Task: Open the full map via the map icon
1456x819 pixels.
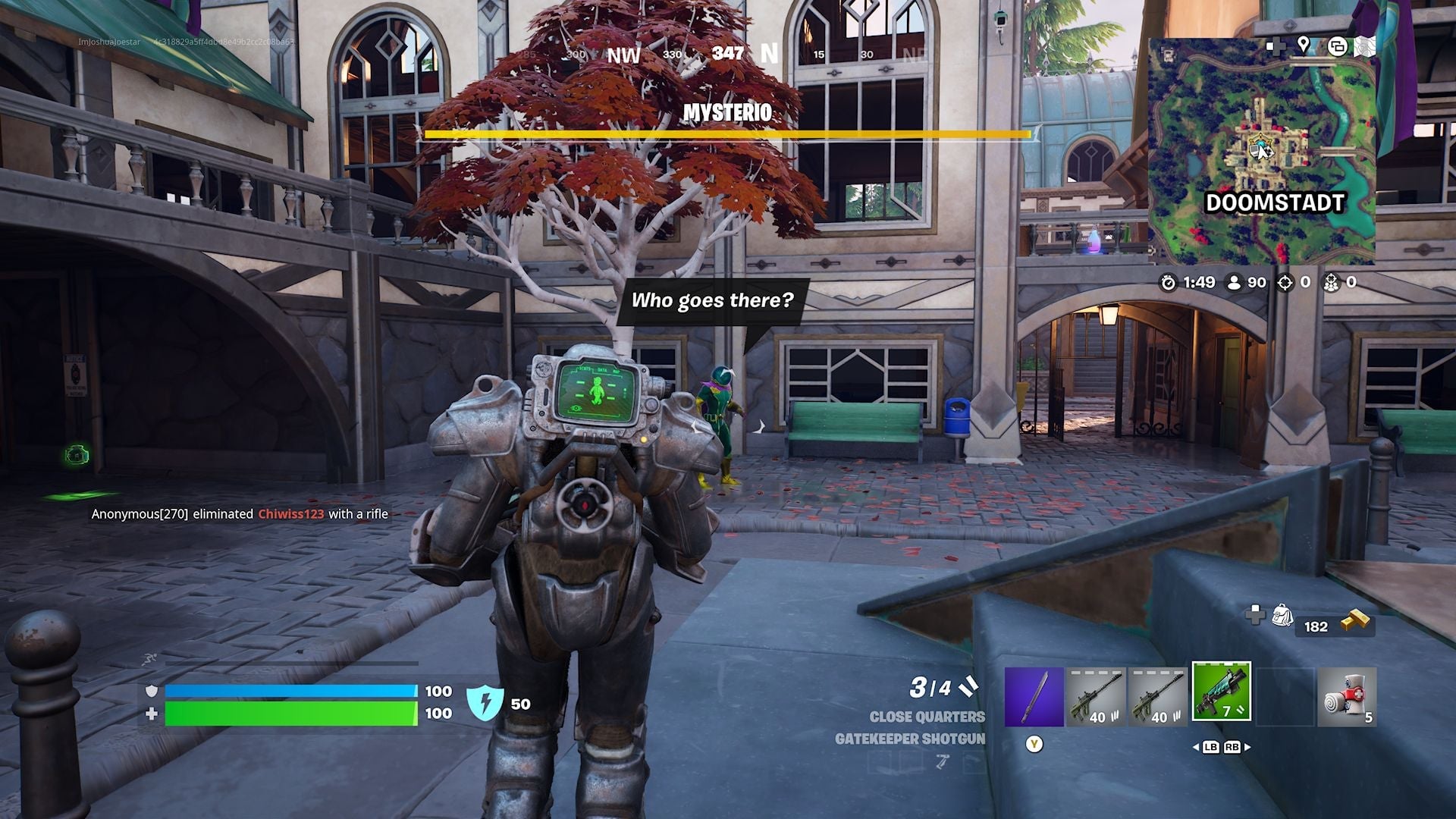Action: click(1365, 46)
